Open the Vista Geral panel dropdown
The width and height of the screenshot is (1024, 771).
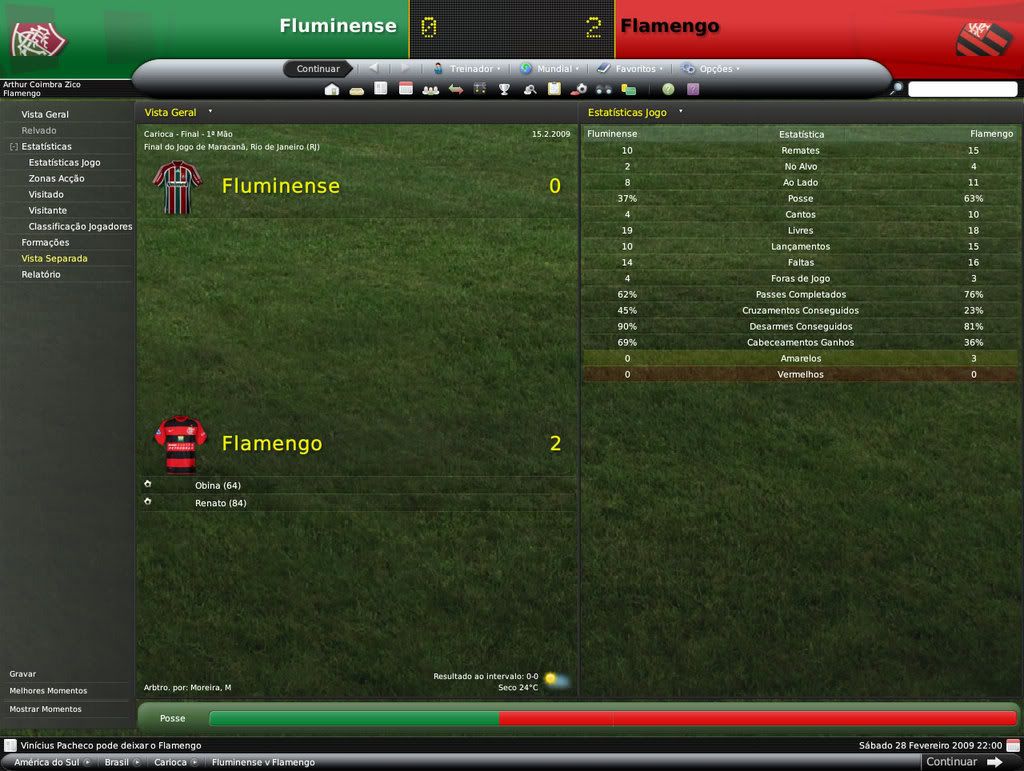[x=210, y=112]
